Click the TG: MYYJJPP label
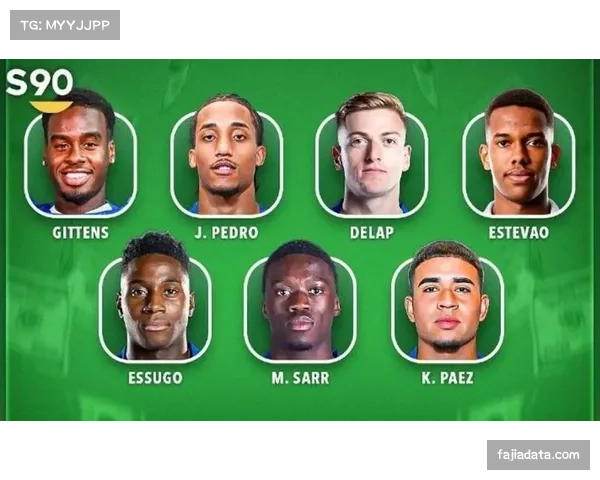 pyautogui.click(x=64, y=24)
